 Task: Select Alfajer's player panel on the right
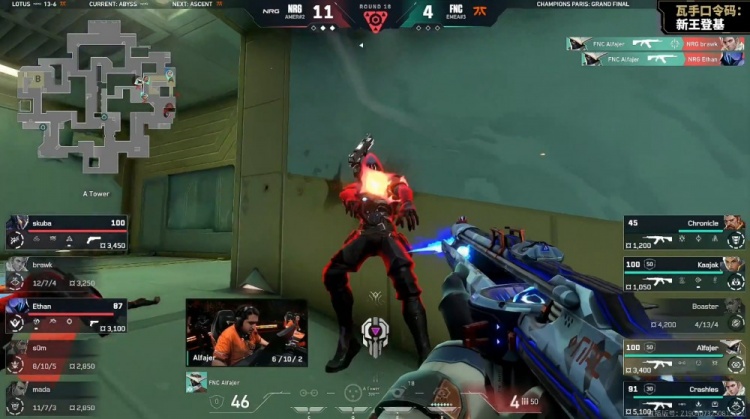point(685,357)
